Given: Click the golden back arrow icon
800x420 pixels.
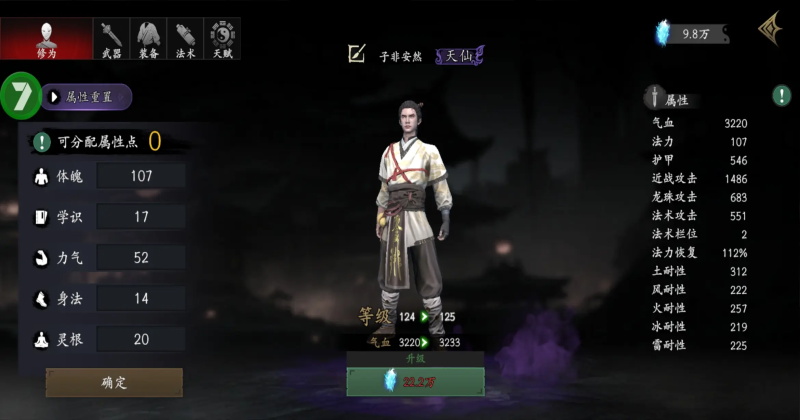Looking at the screenshot, I should click(x=769, y=29).
